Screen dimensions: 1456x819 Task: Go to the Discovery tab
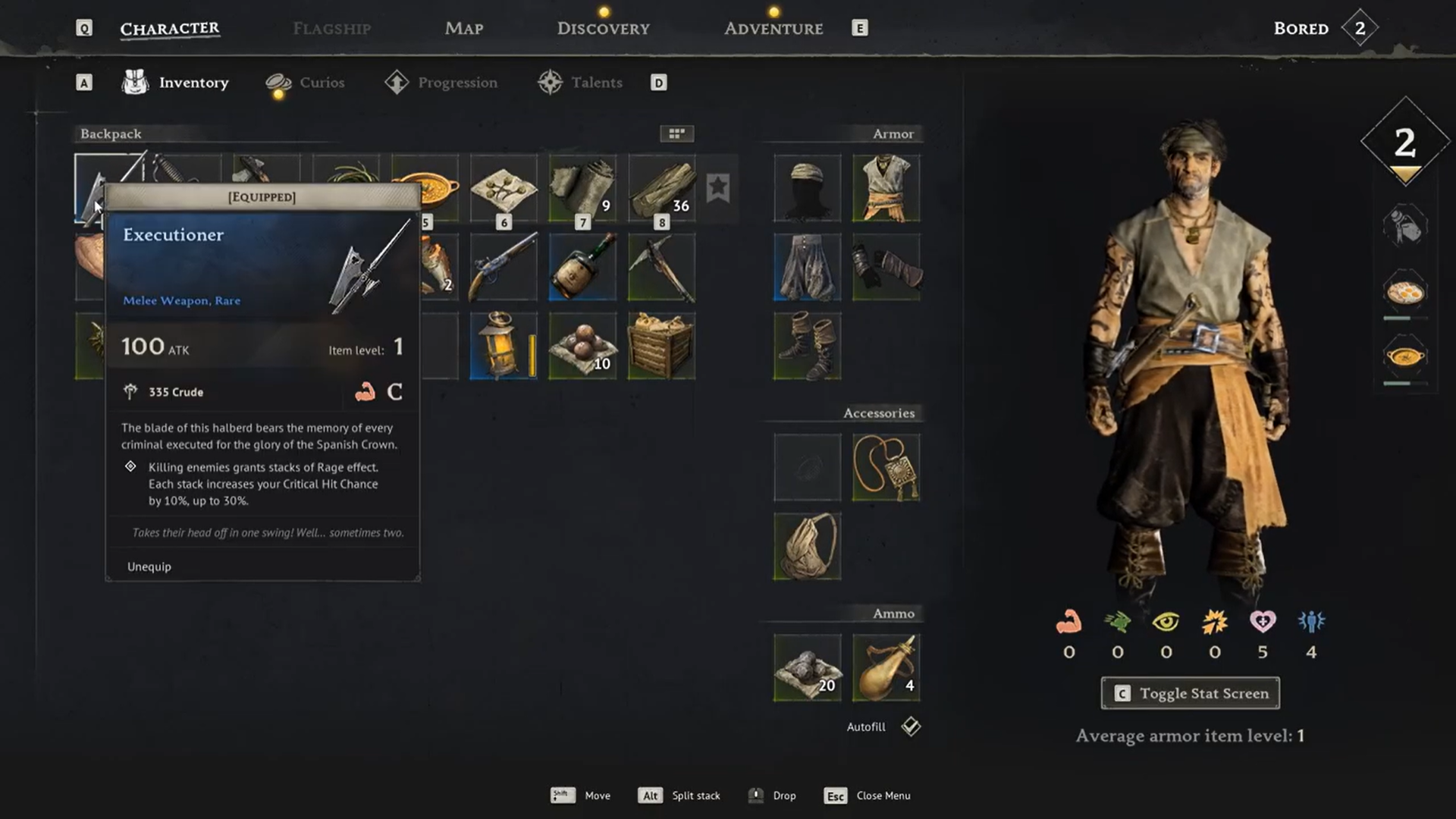[603, 29]
